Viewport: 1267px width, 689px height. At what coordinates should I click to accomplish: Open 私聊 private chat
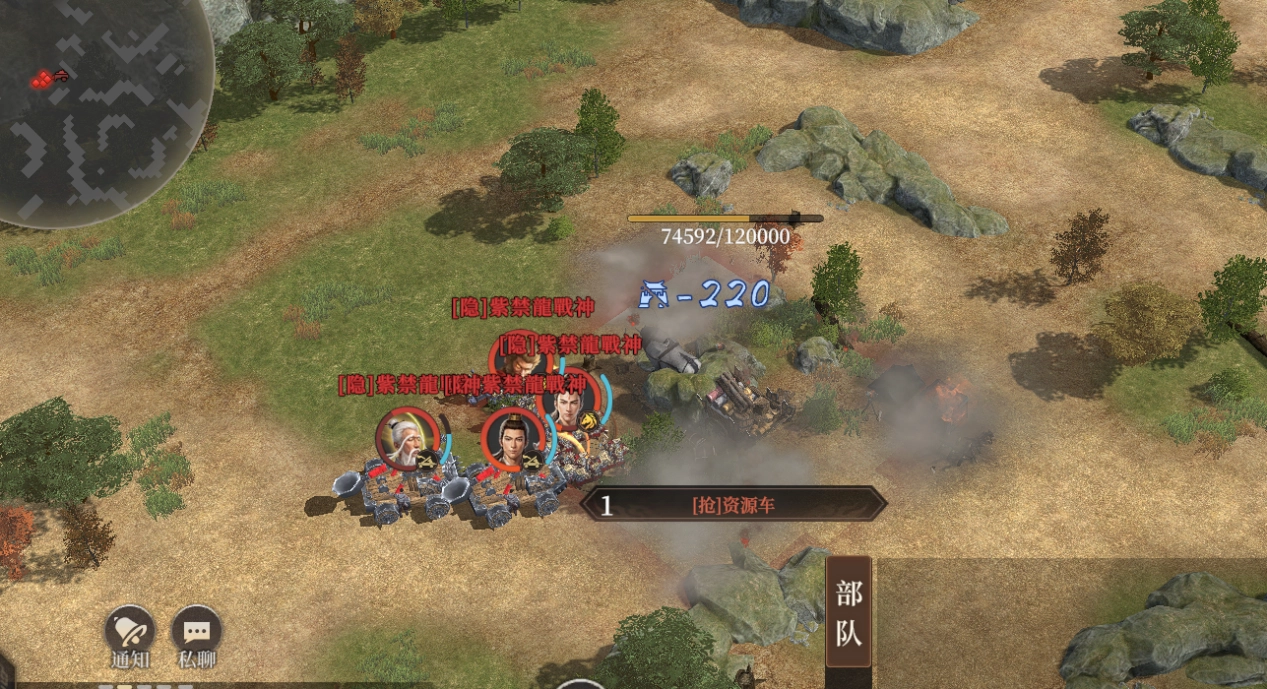196,630
